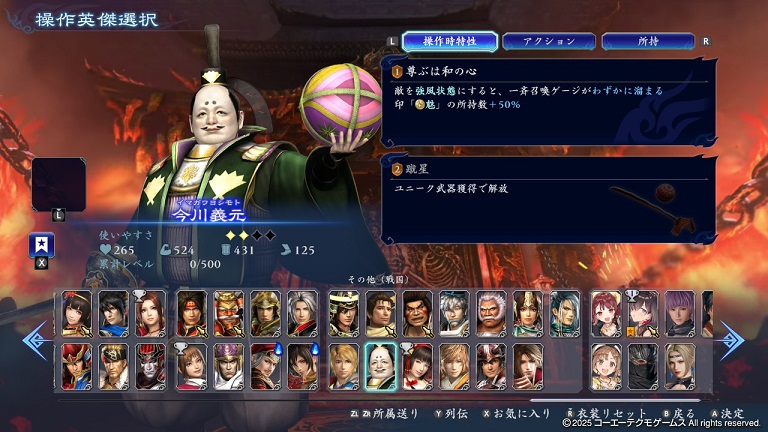Switch to the 操作時特性 tab

pyautogui.click(x=450, y=41)
